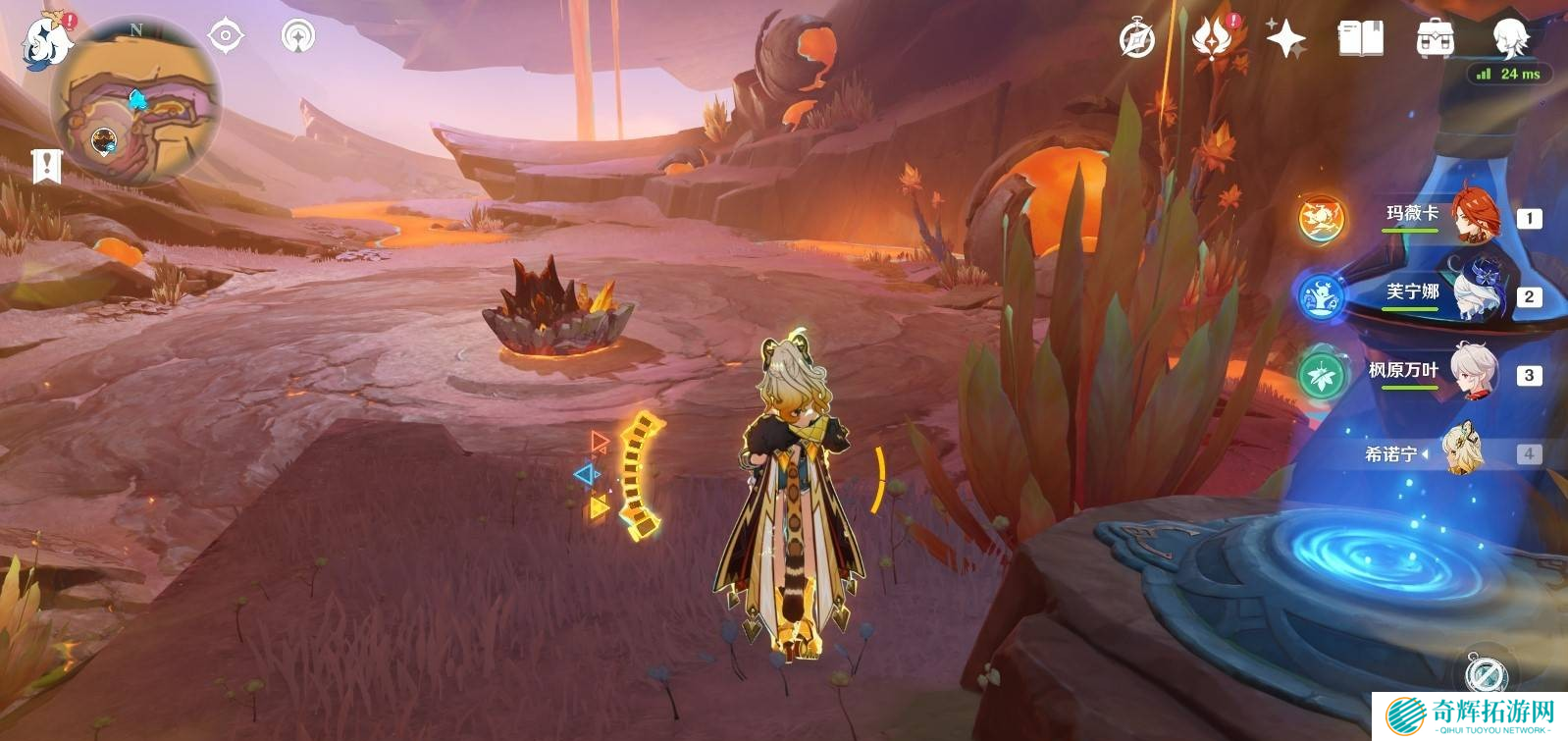Open the events icon with red alert
The image size is (1568, 741).
point(1213,39)
